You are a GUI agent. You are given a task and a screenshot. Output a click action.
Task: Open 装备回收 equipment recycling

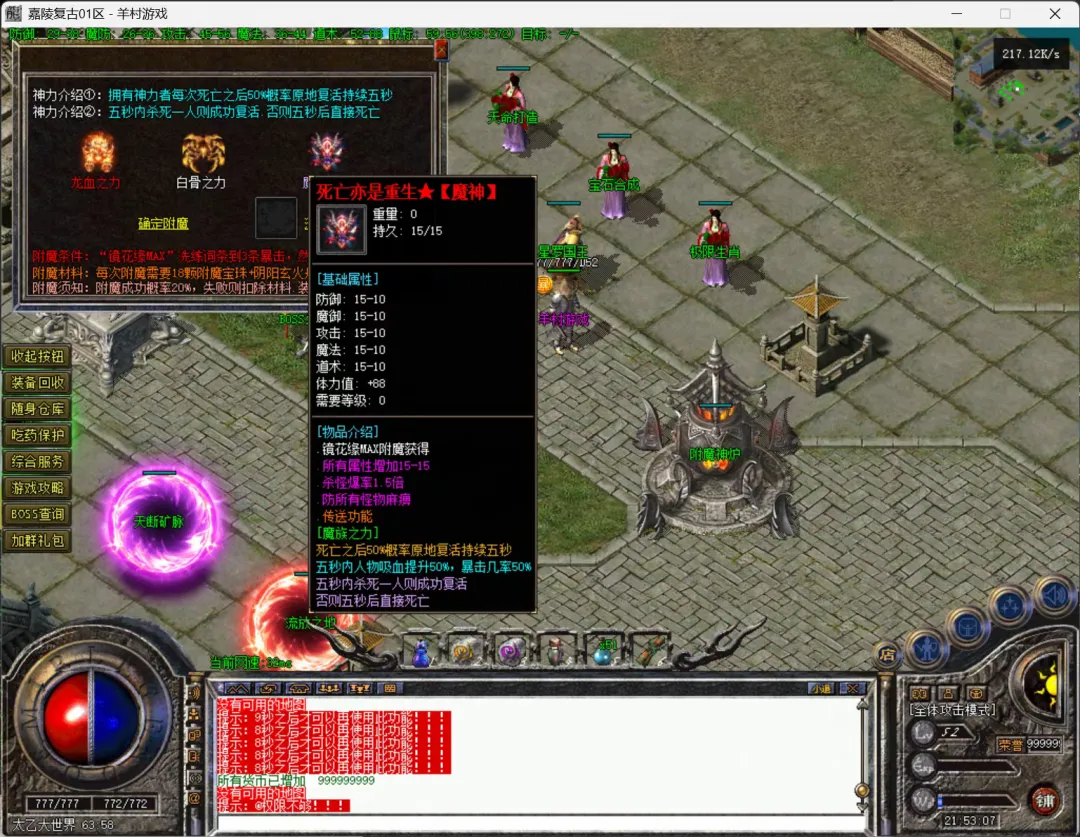click(37, 382)
